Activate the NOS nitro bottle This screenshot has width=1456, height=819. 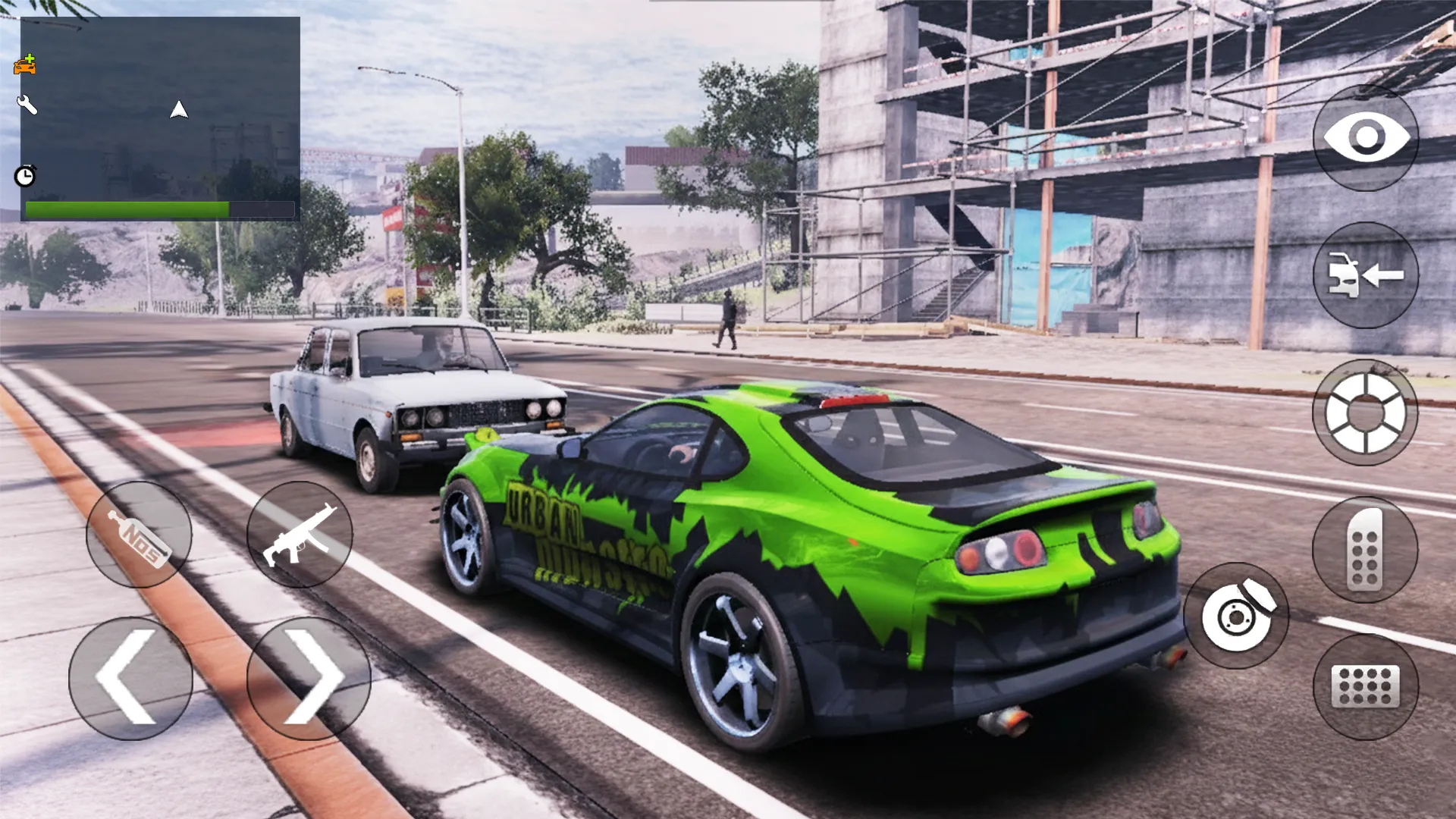click(x=139, y=535)
